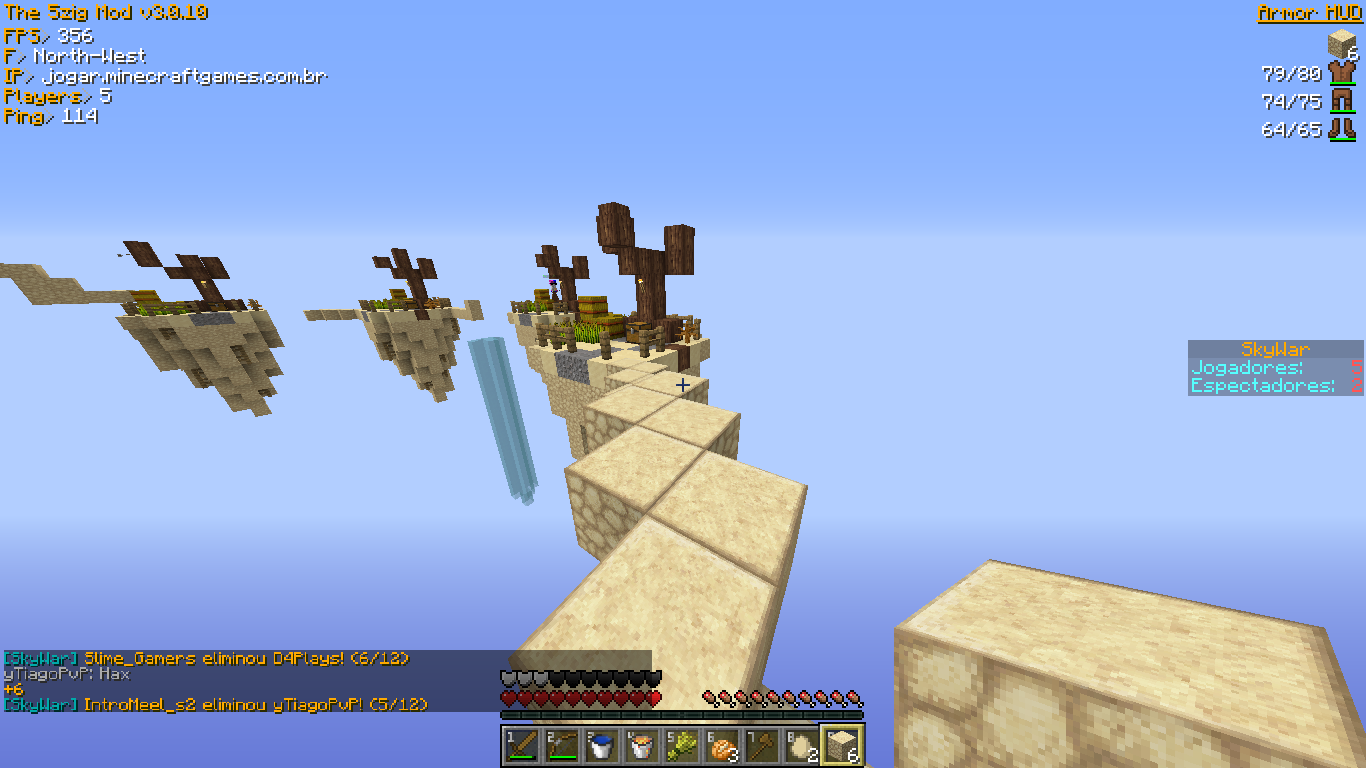
Task: Select the egg slot in hotbar
Action: pos(802,745)
